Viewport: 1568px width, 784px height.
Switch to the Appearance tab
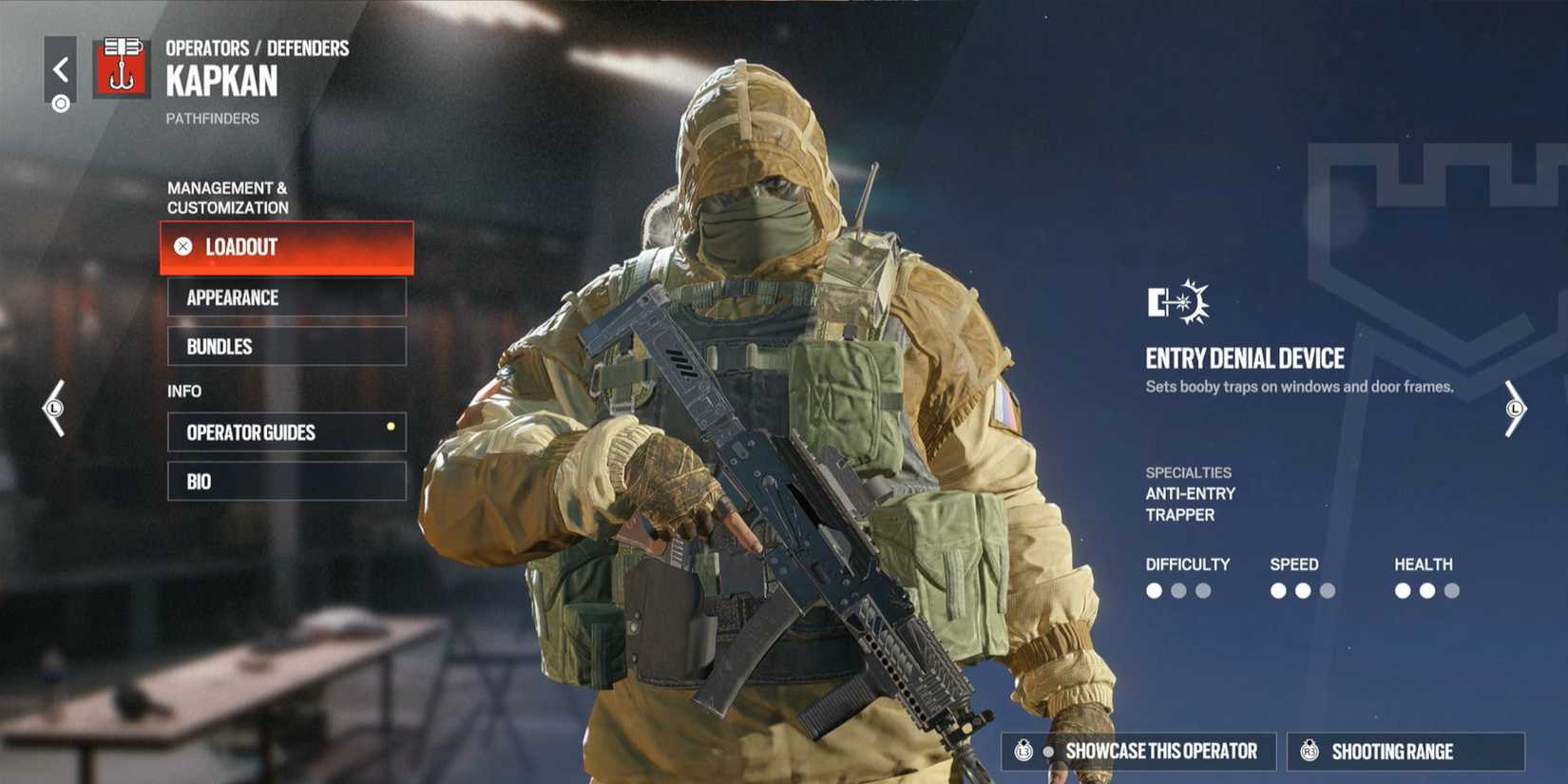[x=285, y=297]
